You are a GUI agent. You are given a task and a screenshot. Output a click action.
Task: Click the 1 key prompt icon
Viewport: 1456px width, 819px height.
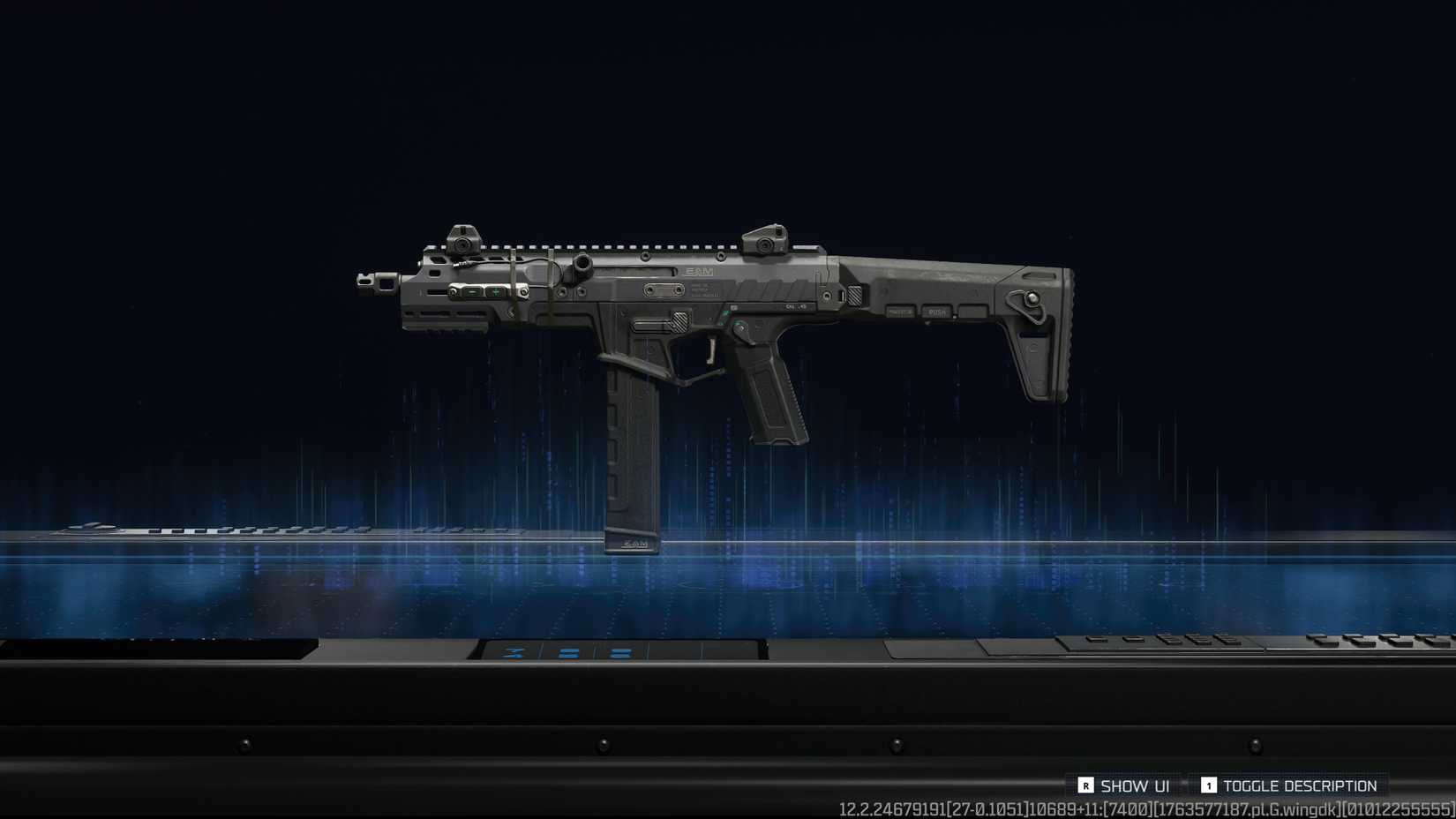pos(1209,785)
